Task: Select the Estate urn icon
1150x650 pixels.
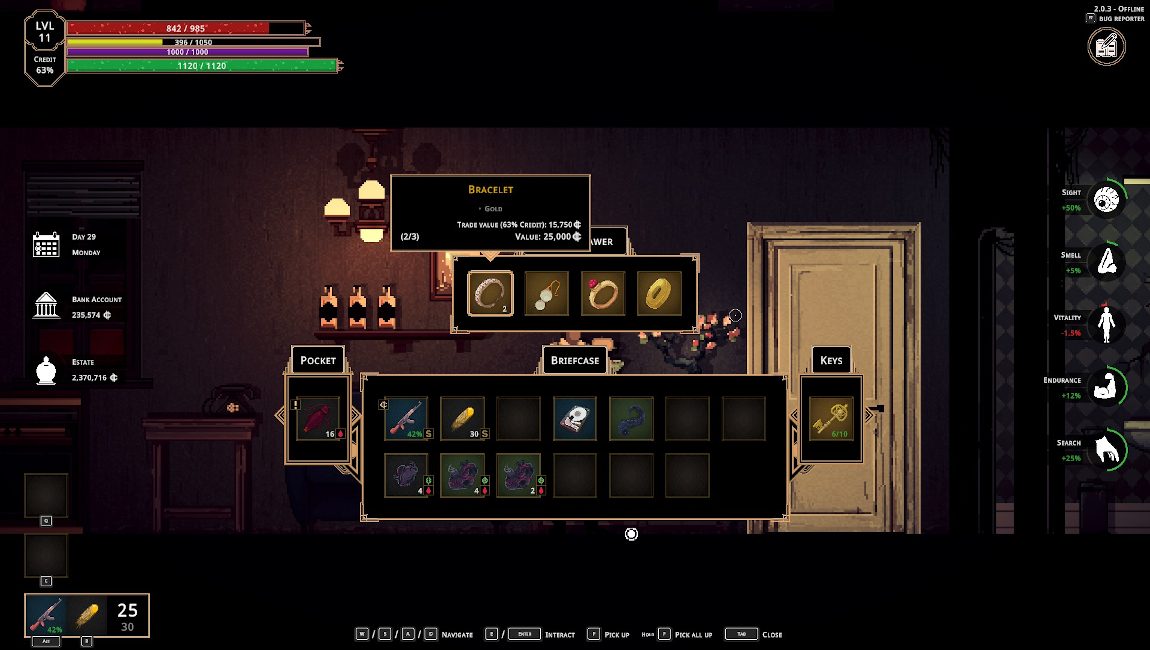Action: click(47, 370)
